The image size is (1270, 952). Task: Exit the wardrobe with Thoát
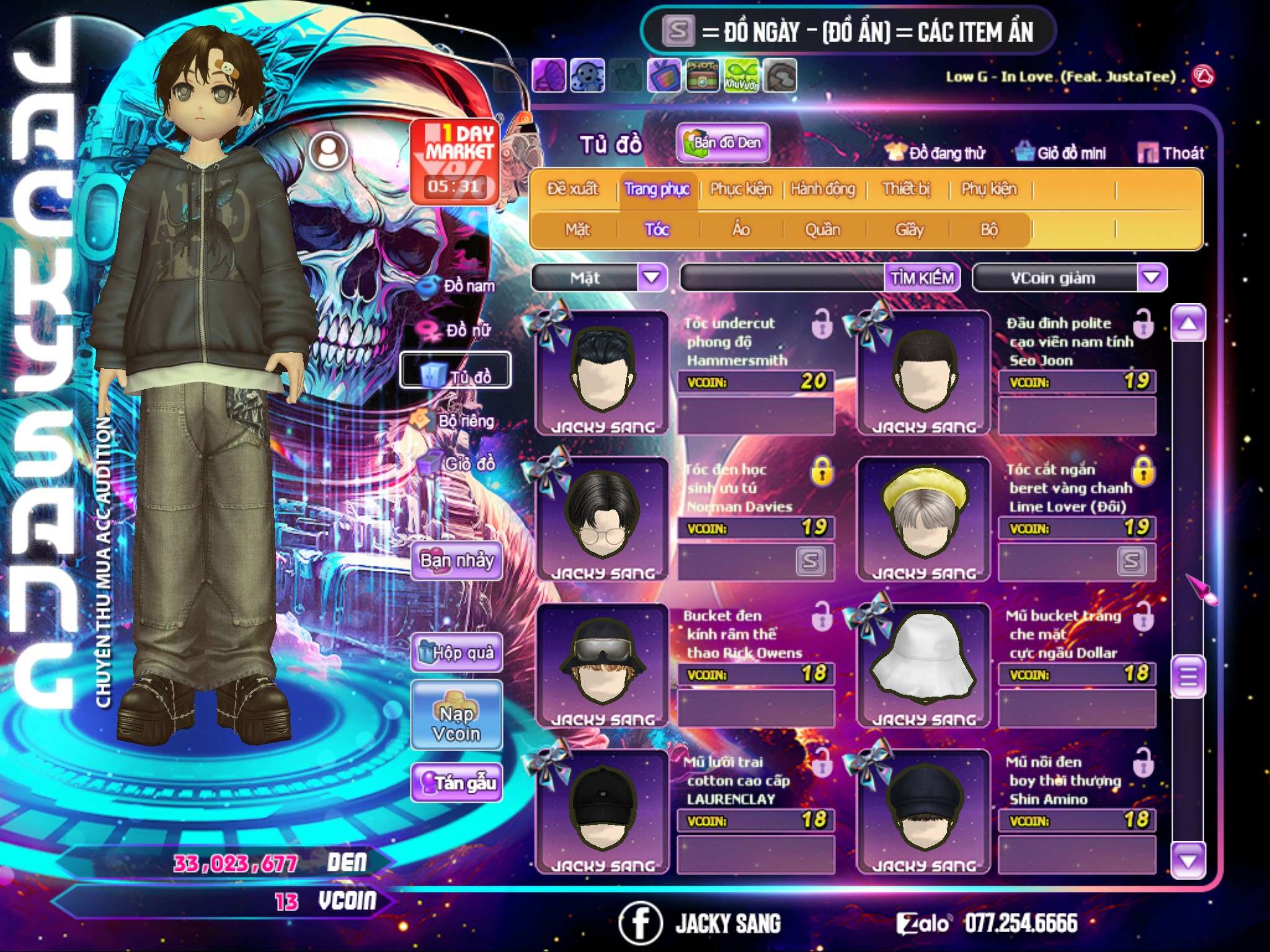[1171, 152]
